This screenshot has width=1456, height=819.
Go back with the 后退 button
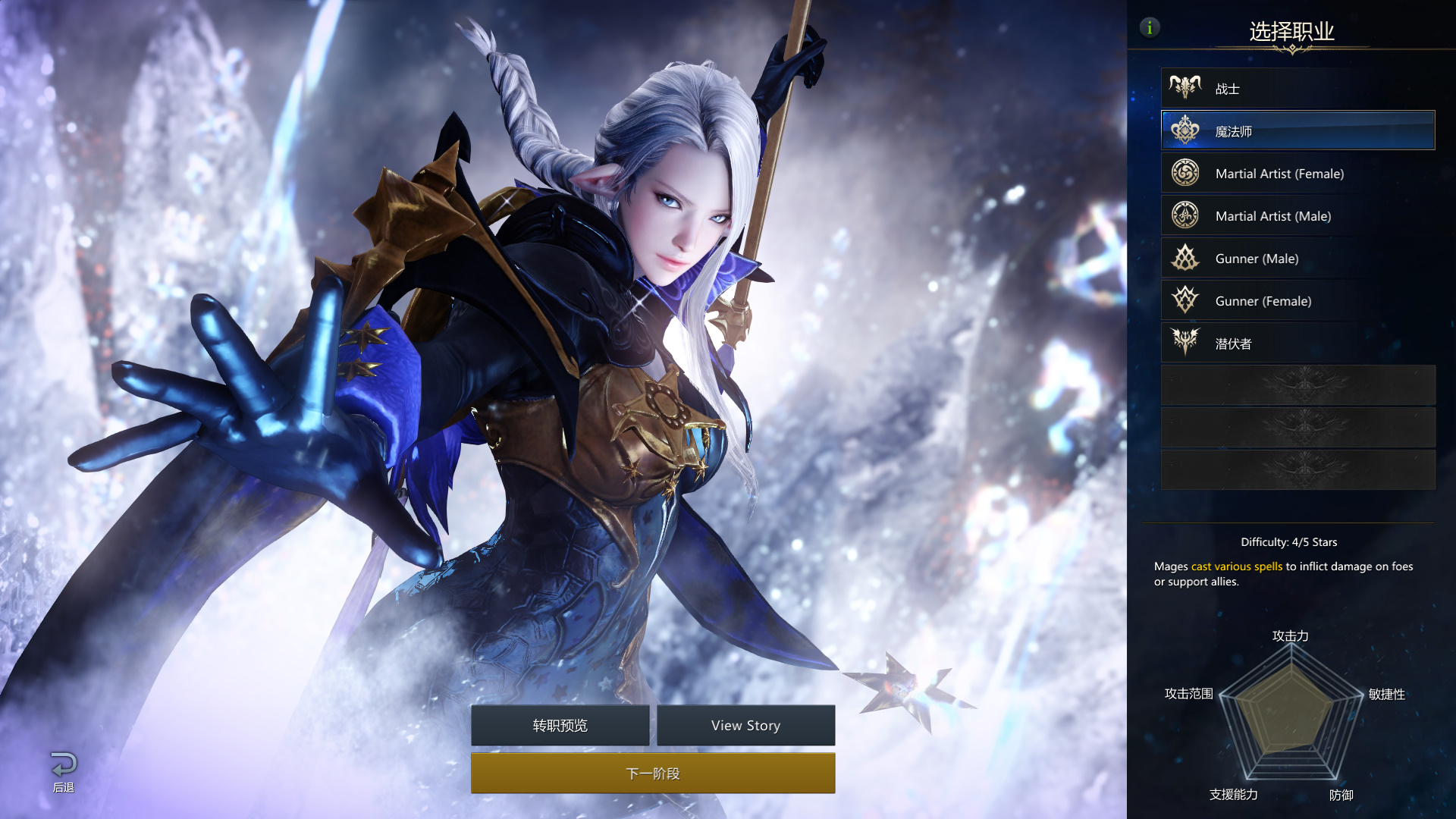pos(64,771)
